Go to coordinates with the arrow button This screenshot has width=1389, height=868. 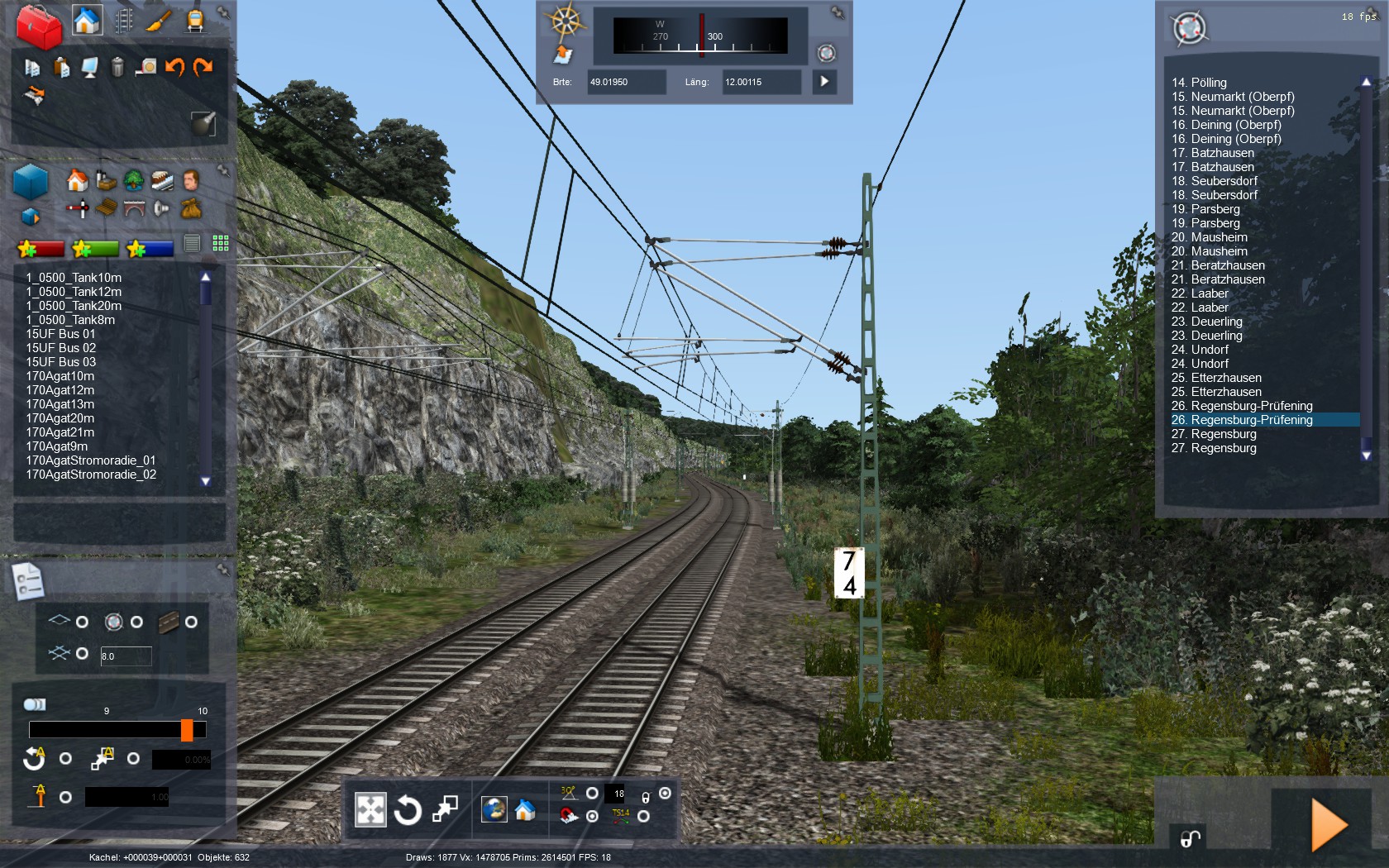click(x=824, y=82)
